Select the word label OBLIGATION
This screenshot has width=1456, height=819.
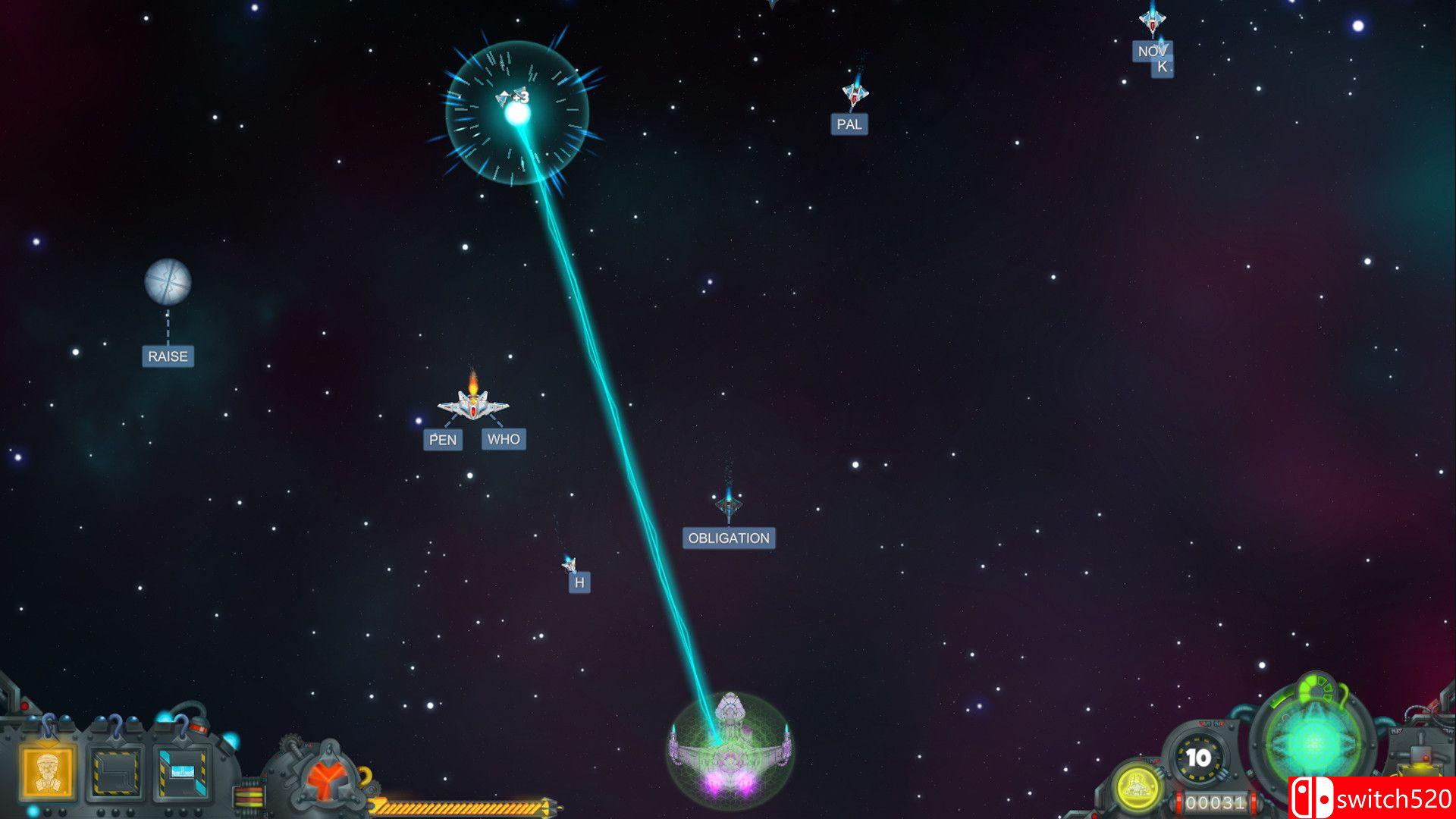pyautogui.click(x=729, y=538)
